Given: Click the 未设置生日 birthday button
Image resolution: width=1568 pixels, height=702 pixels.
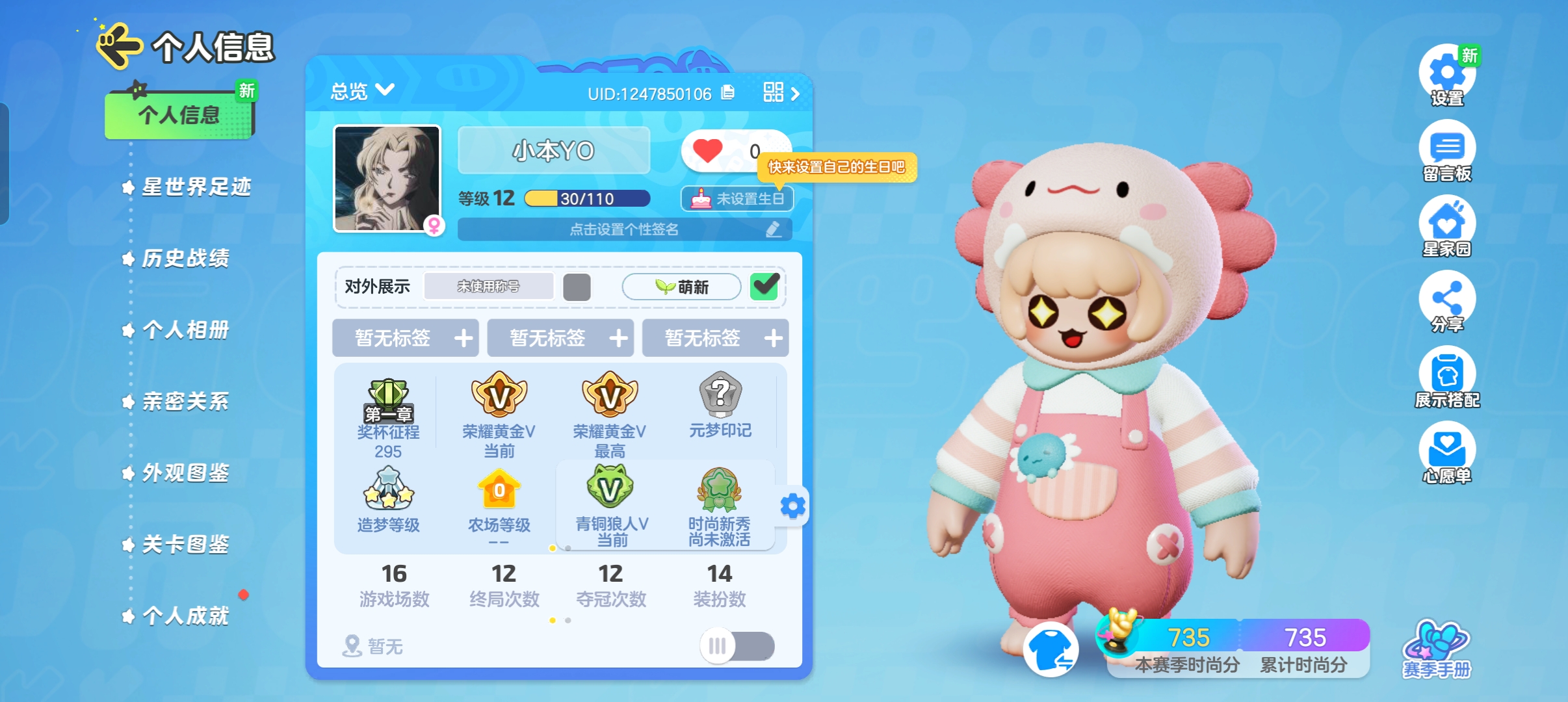Looking at the screenshot, I should pyautogui.click(x=738, y=199).
